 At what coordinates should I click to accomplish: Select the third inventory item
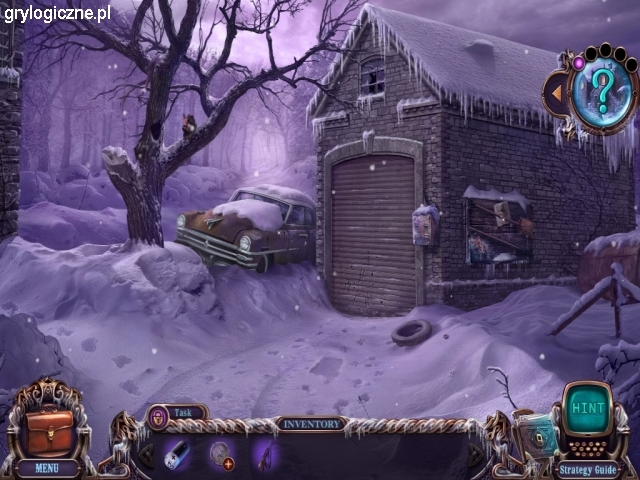click(x=265, y=454)
